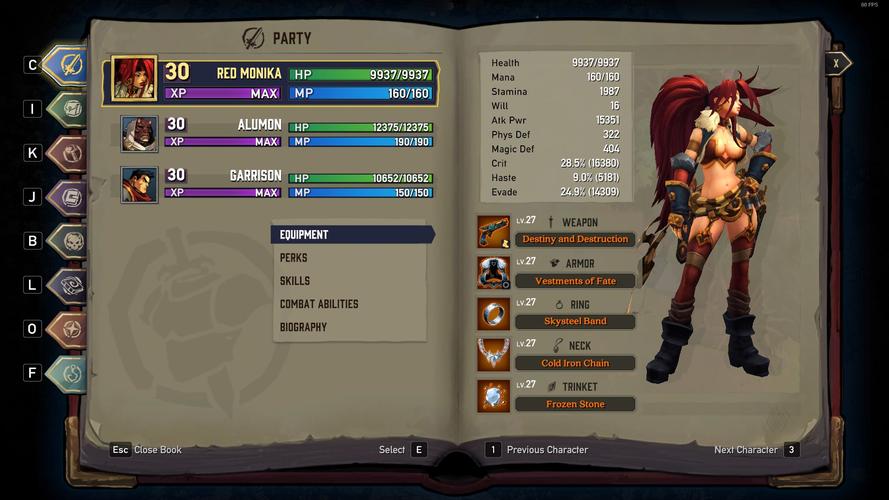Open the Equipment menu entry
This screenshot has height=500, width=889.
(x=350, y=235)
